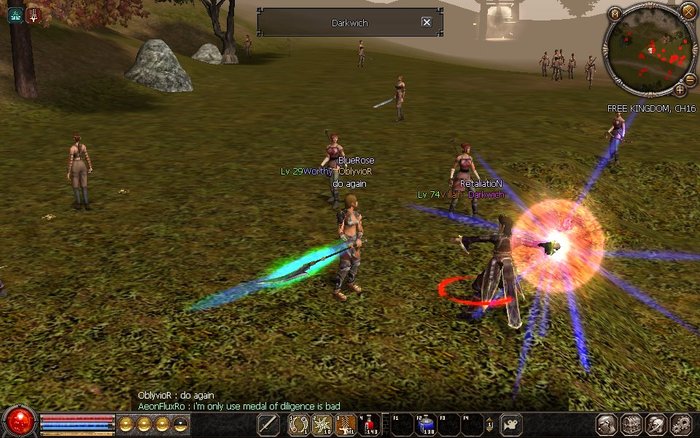Click the red buff icon below the teal icon
The height and width of the screenshot is (438, 700).
(x=33, y=15)
